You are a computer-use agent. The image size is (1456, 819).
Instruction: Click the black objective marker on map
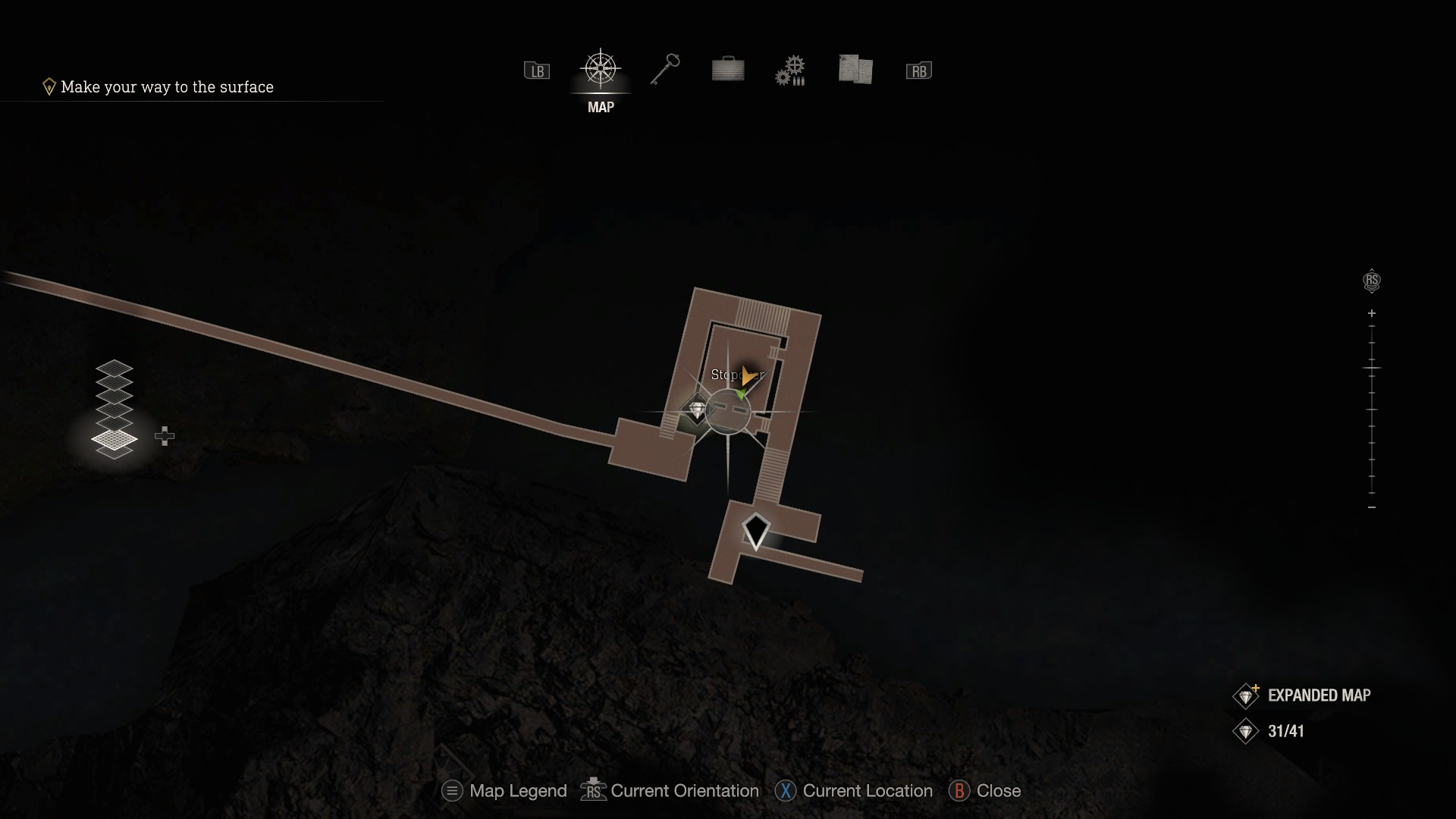(x=755, y=530)
